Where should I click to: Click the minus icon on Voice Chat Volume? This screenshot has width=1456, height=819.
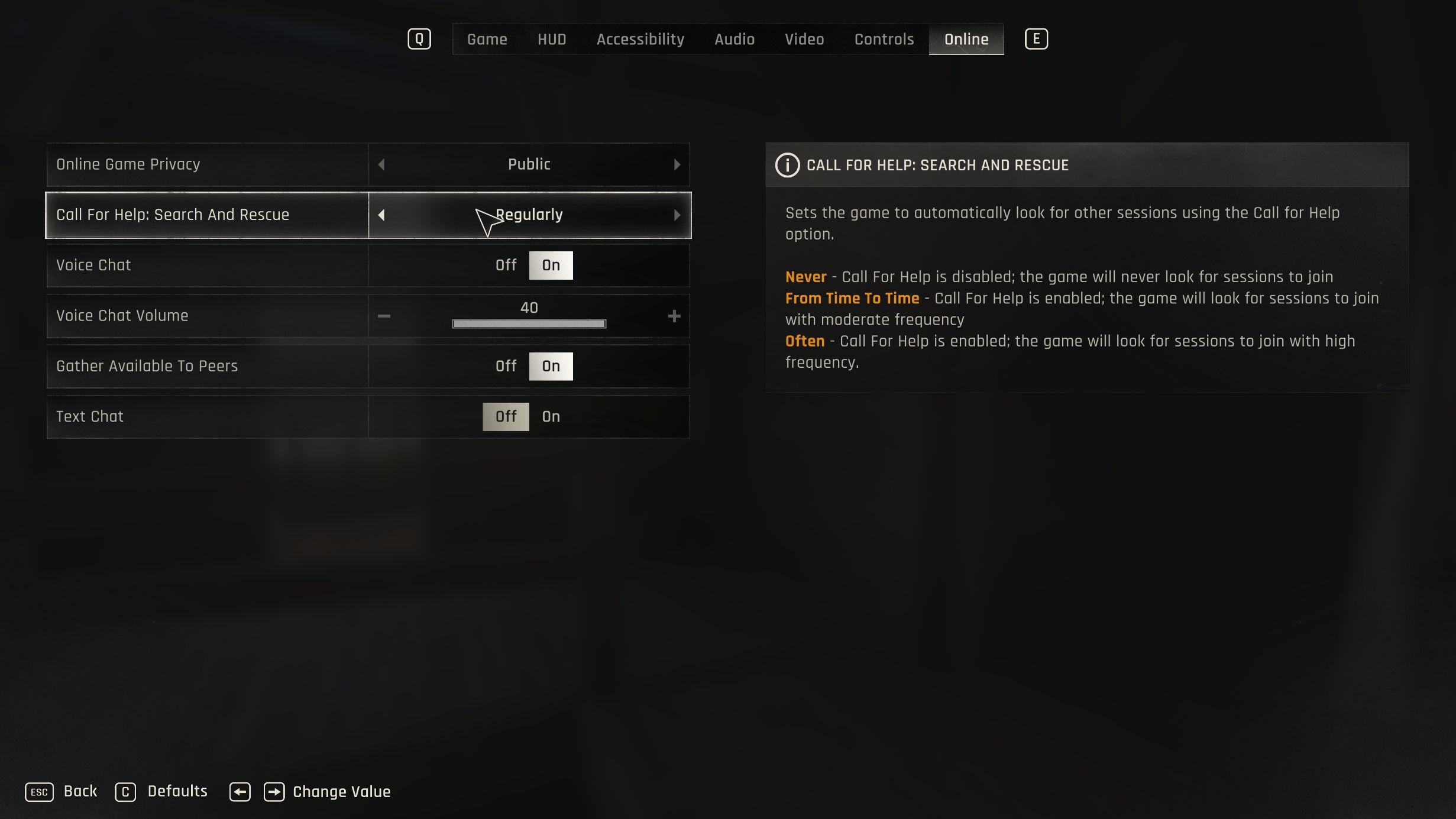(384, 316)
